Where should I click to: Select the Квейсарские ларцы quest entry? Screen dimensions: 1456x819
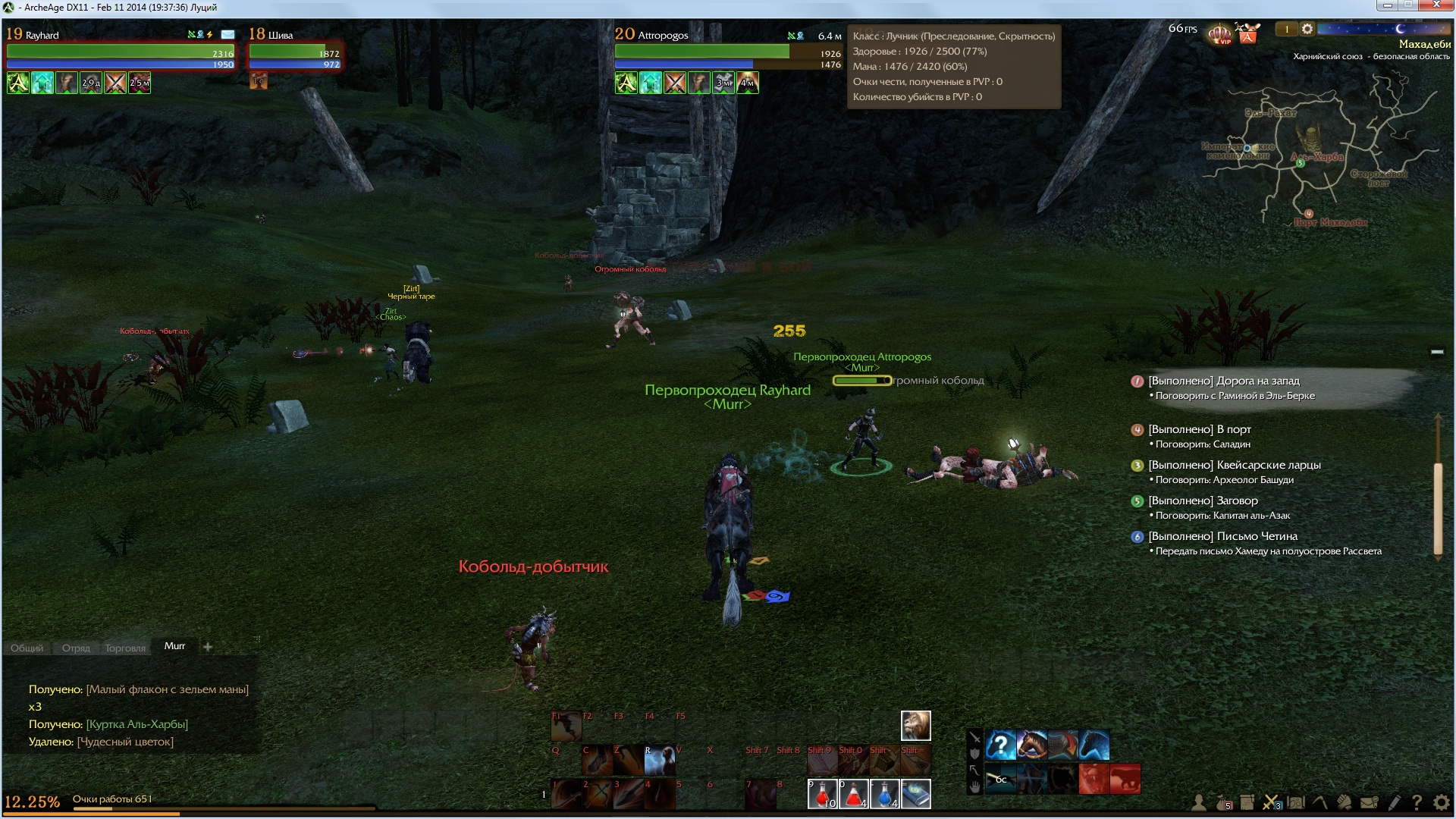tap(1234, 465)
